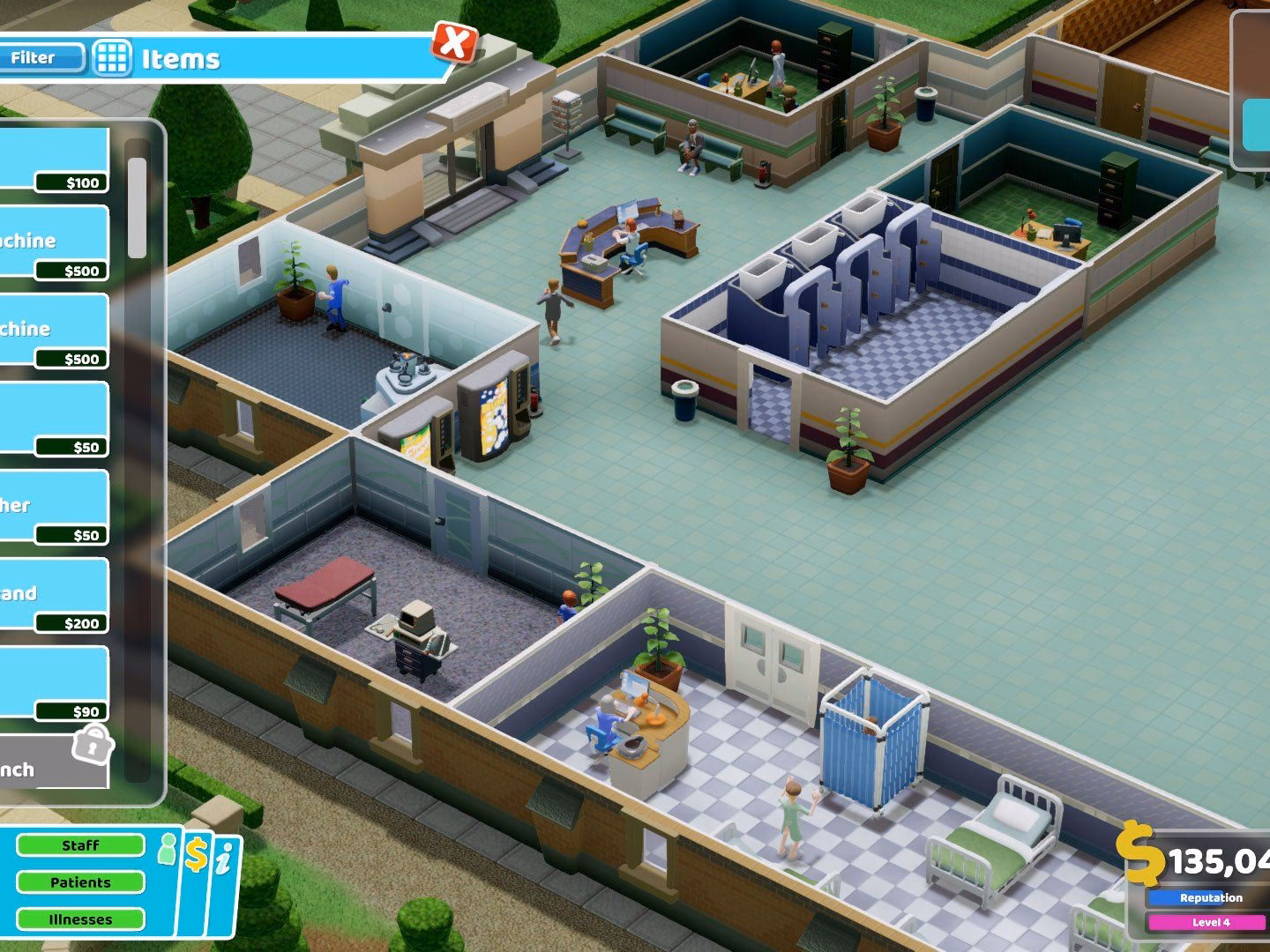Open the Staff list
This screenshot has width=1270, height=952.
pos(81,844)
